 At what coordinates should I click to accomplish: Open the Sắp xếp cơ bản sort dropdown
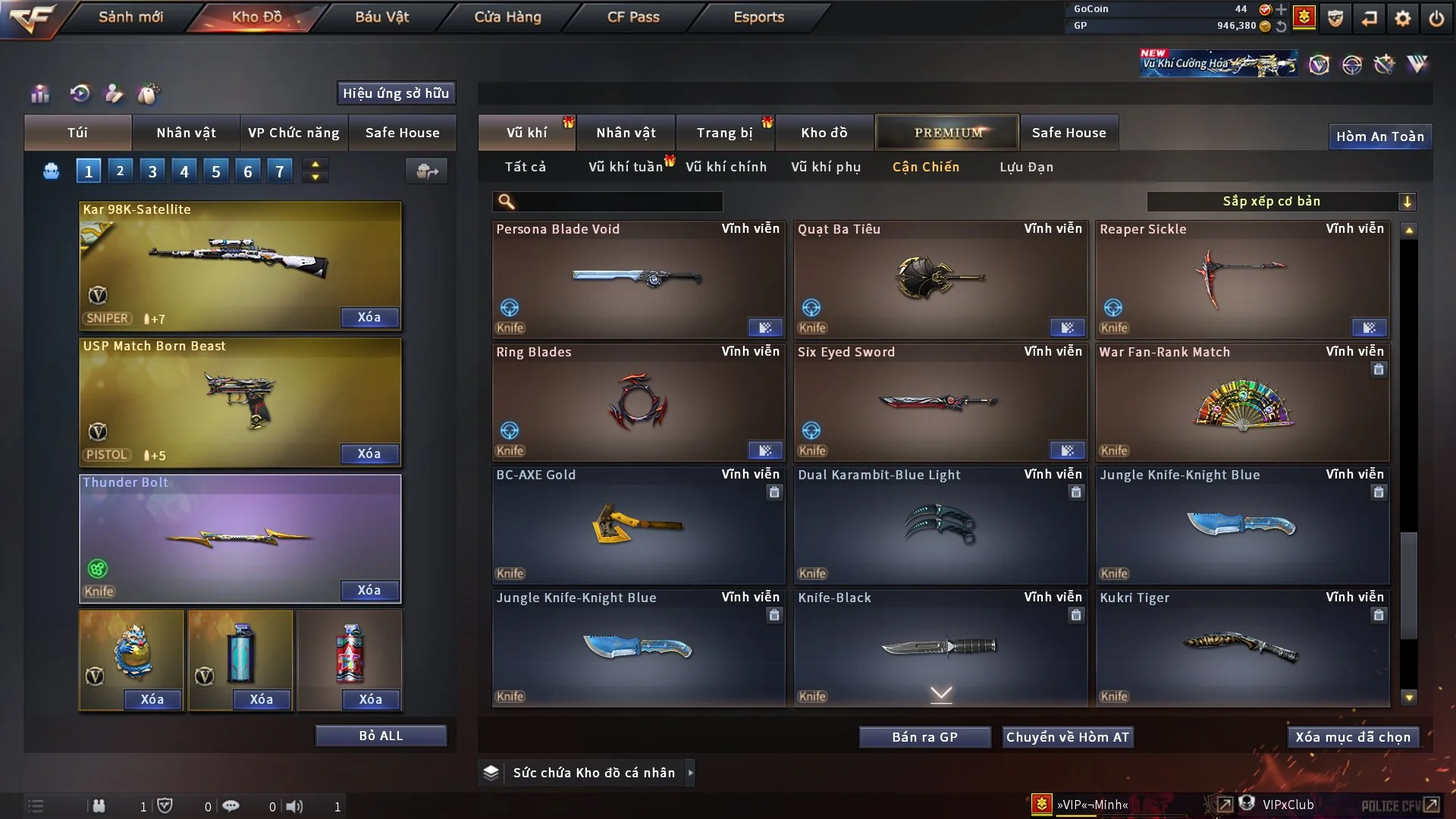(x=1281, y=201)
